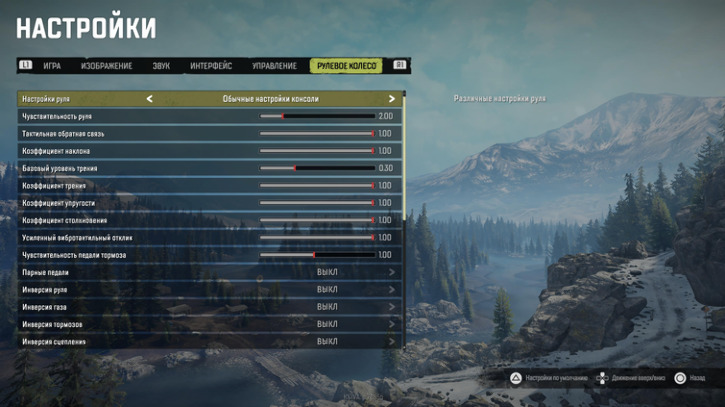
Task: Toggle the Парные педали option
Action: pos(327,272)
